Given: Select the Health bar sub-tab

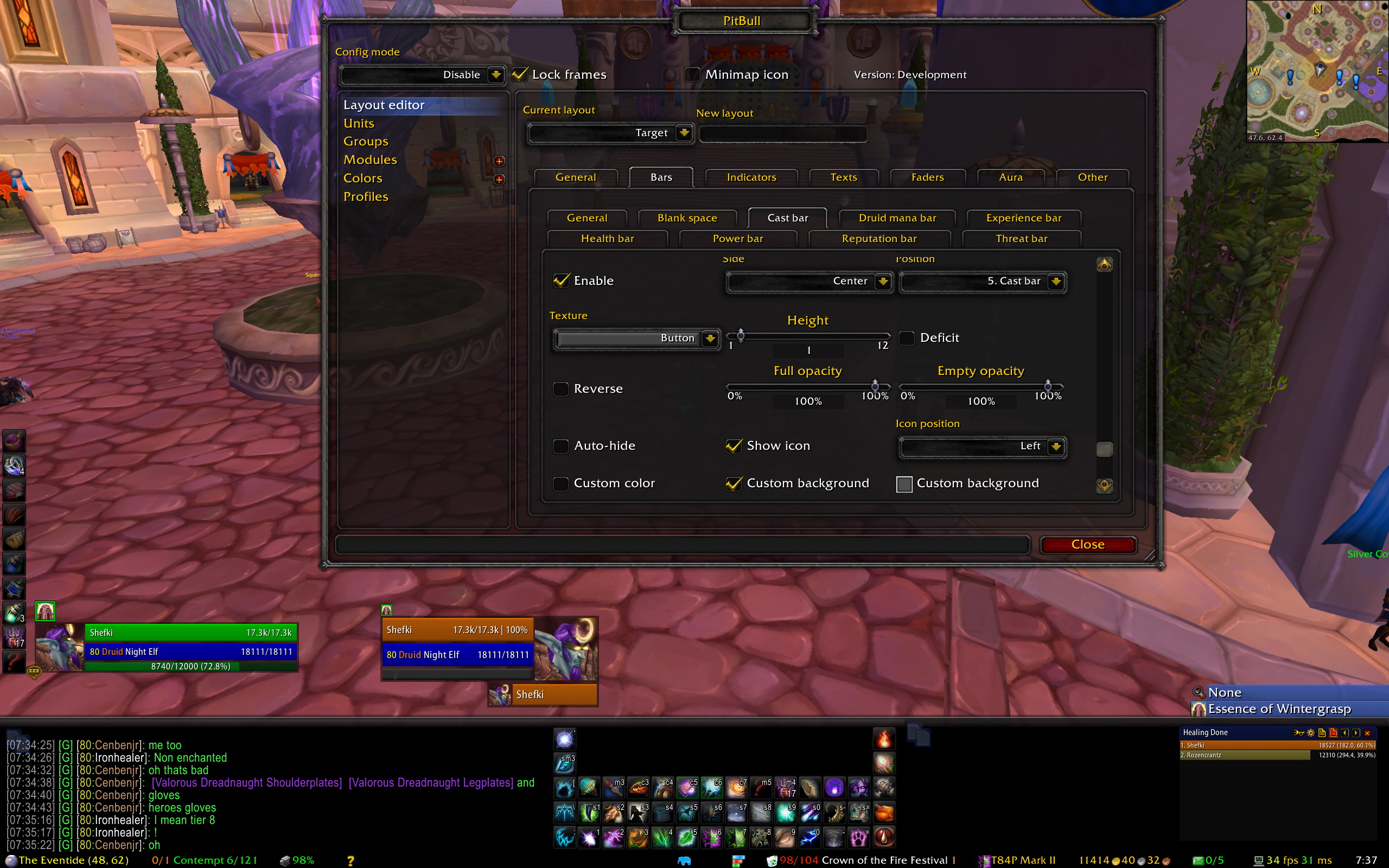Looking at the screenshot, I should click(x=607, y=238).
